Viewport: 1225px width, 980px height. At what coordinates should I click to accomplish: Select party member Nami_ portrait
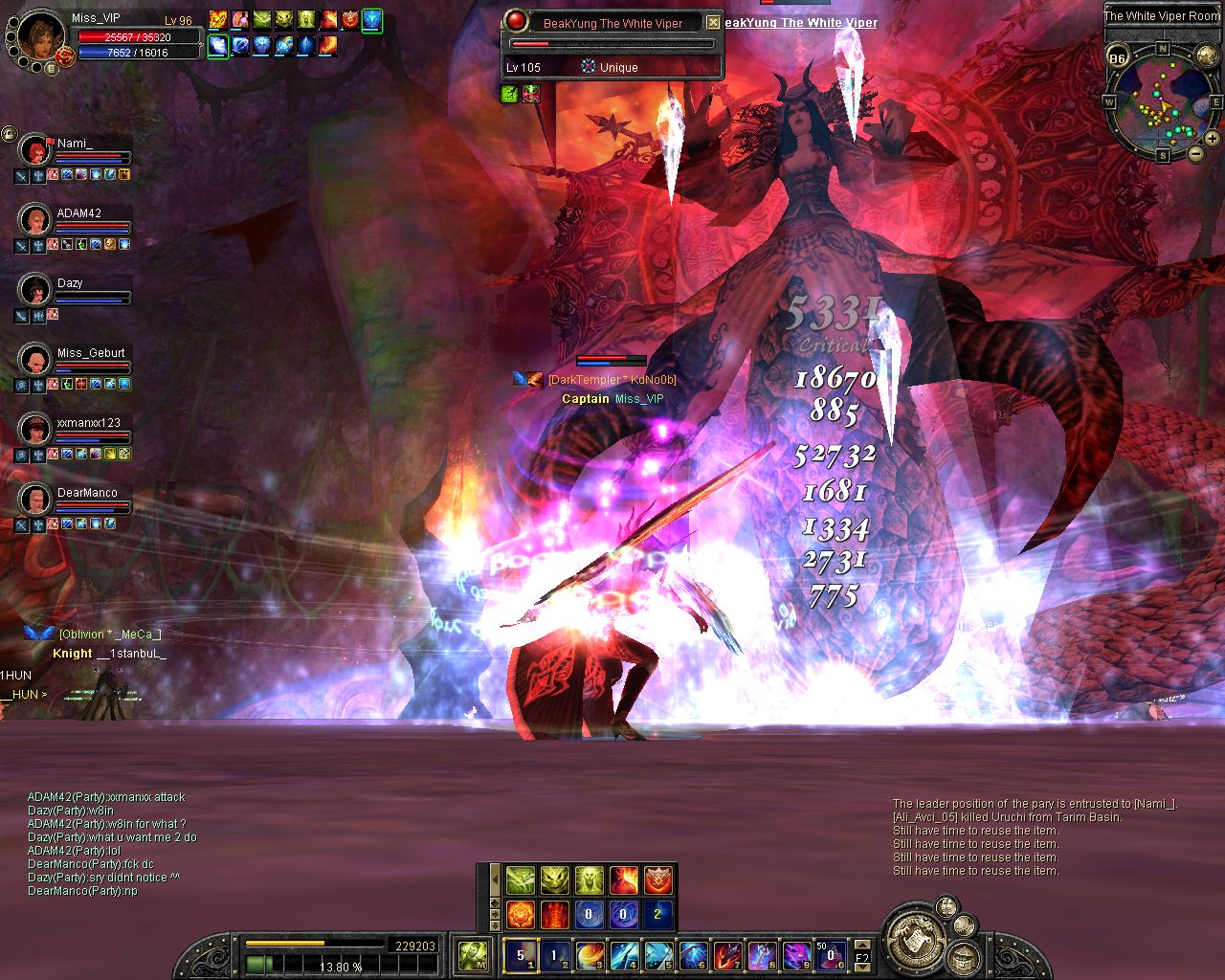tap(35, 150)
